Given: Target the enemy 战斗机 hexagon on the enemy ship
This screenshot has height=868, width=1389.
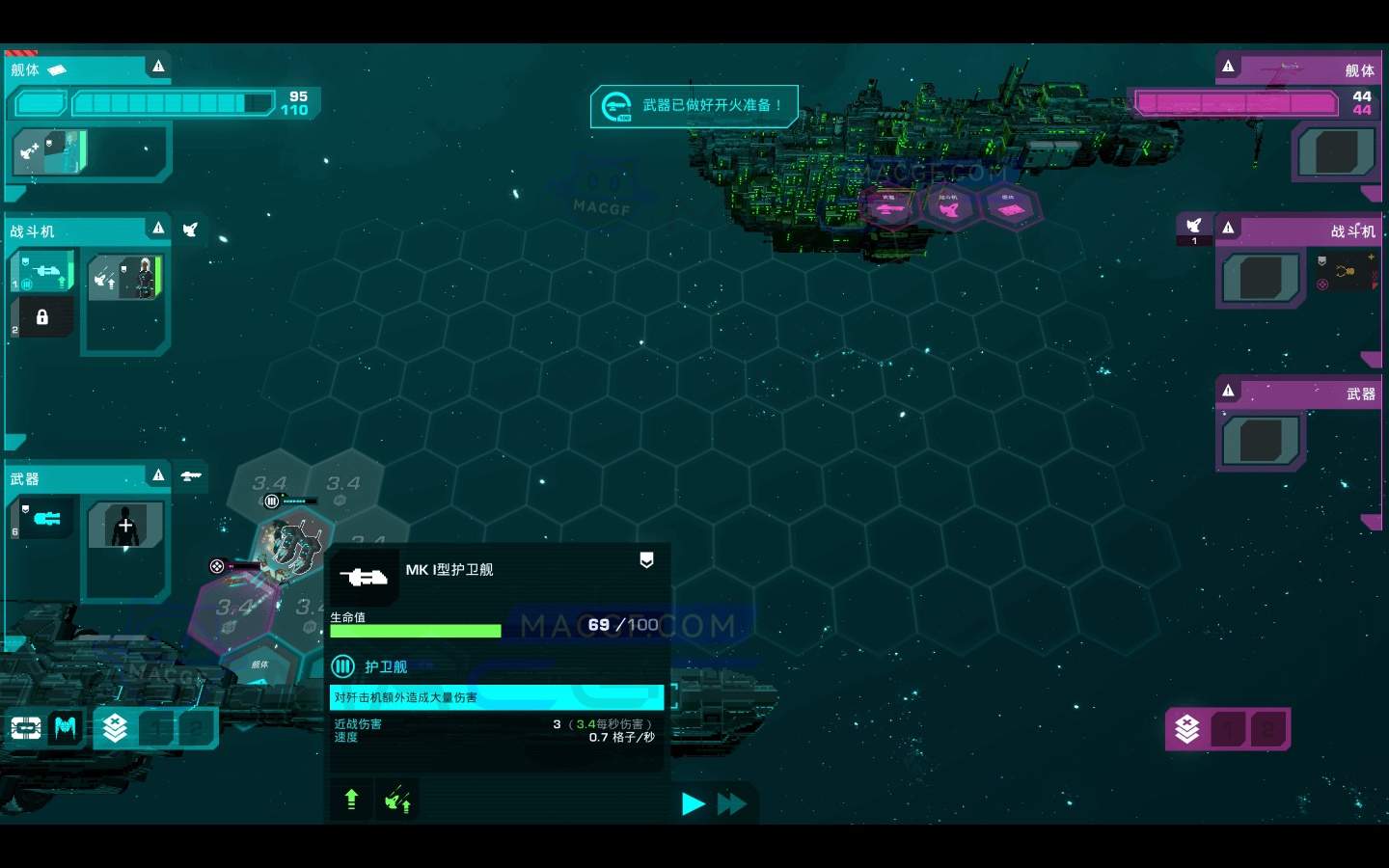Looking at the screenshot, I should 949,207.
